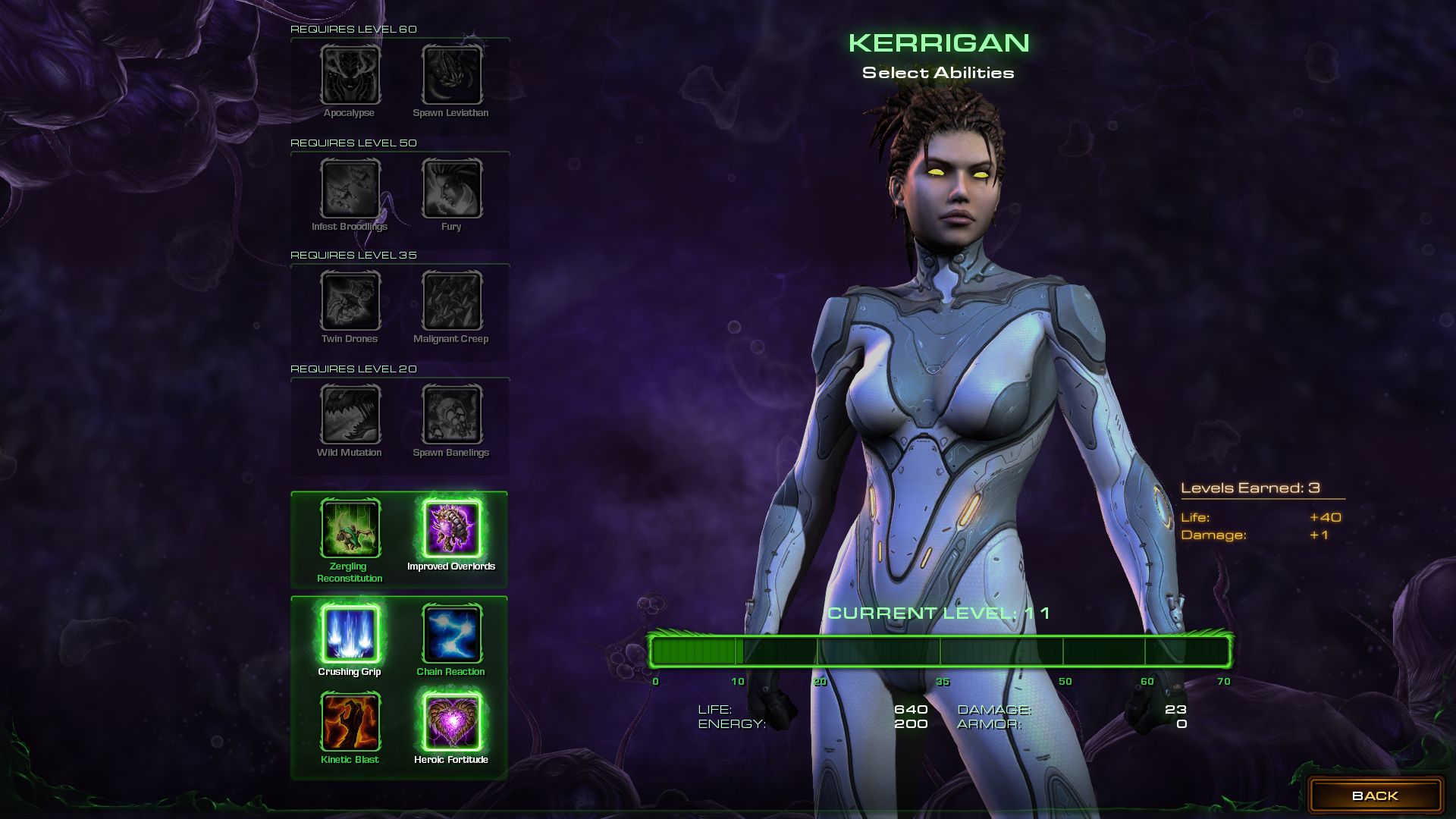Select the locked Infest Broodlings icon
This screenshot has width=1456, height=819.
[350, 189]
